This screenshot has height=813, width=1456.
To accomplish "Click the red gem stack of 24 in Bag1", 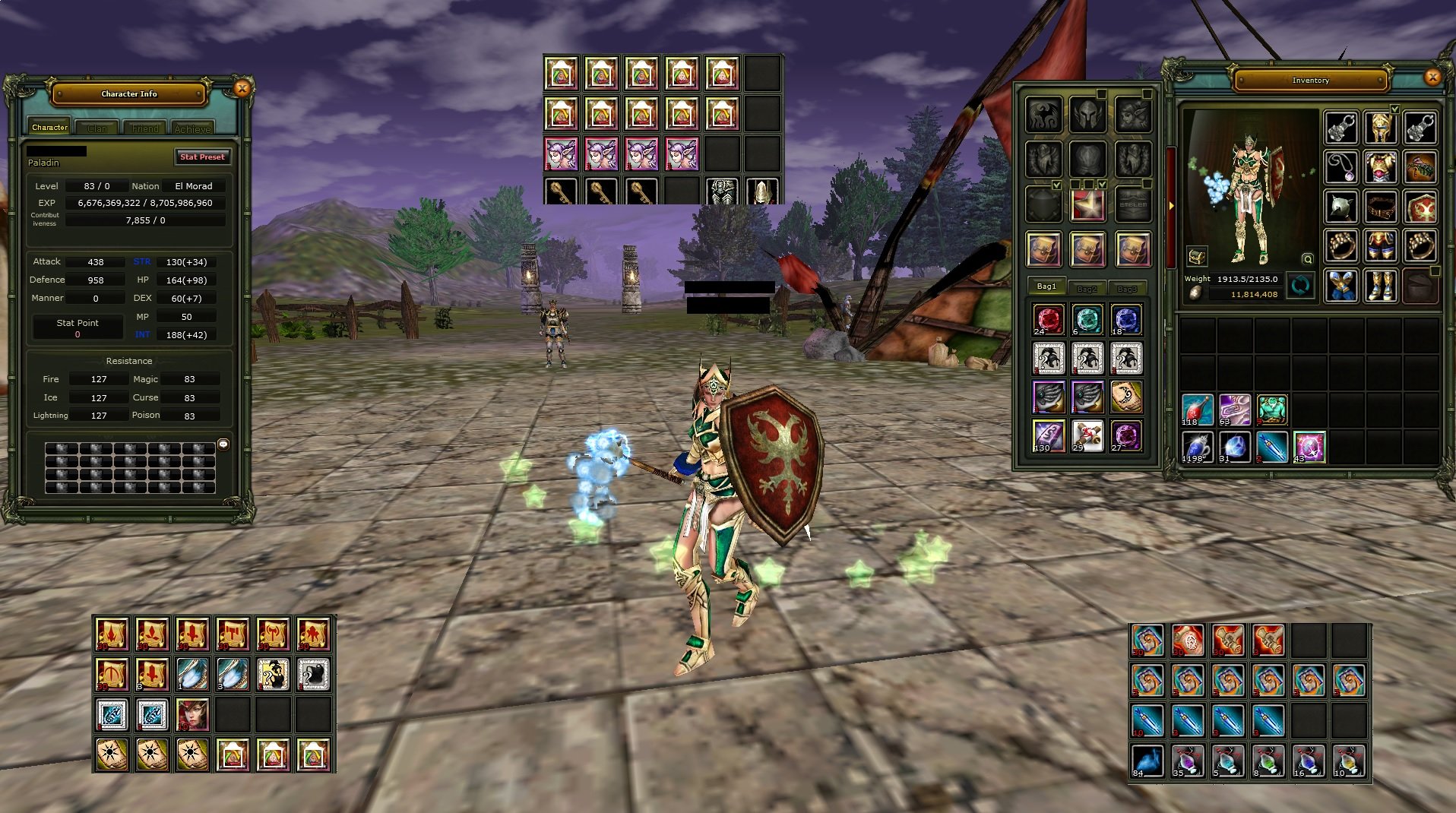I will [1047, 320].
